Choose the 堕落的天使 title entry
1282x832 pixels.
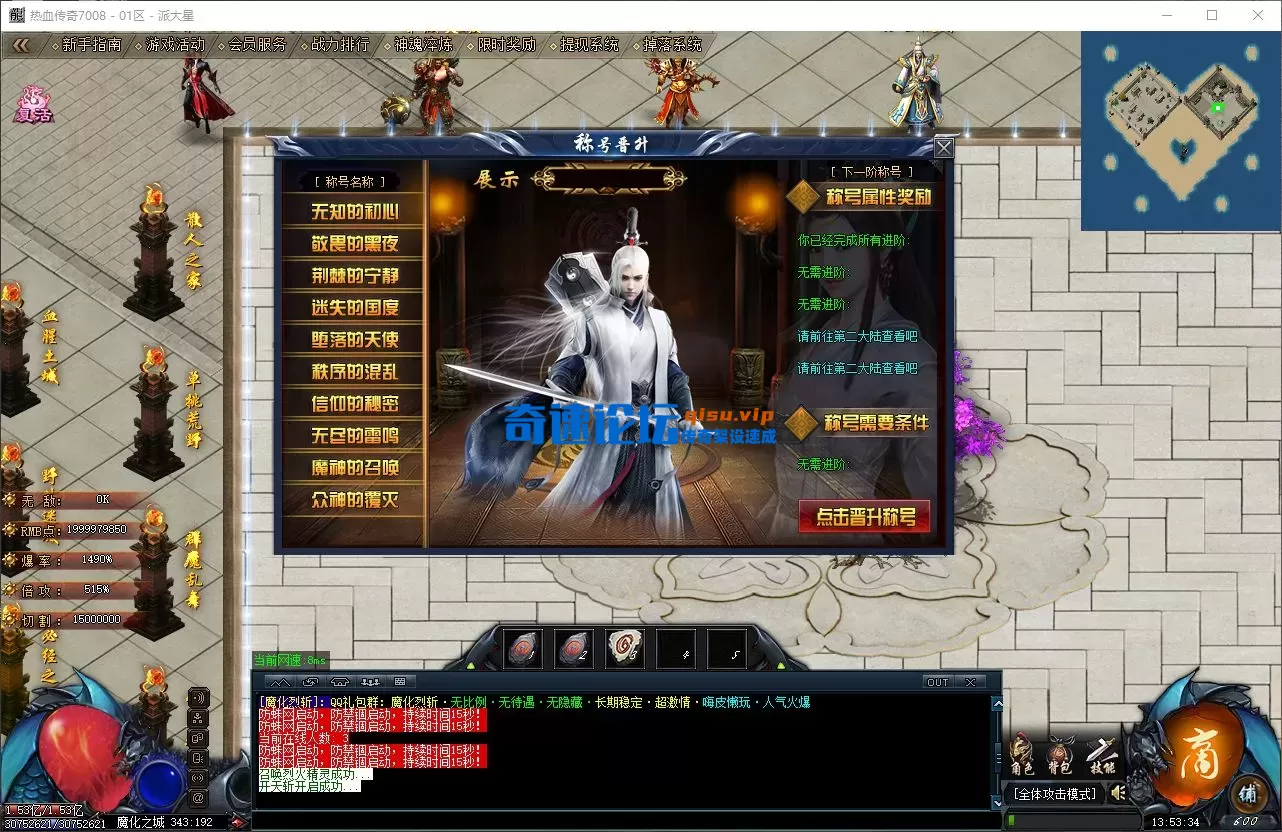point(354,339)
